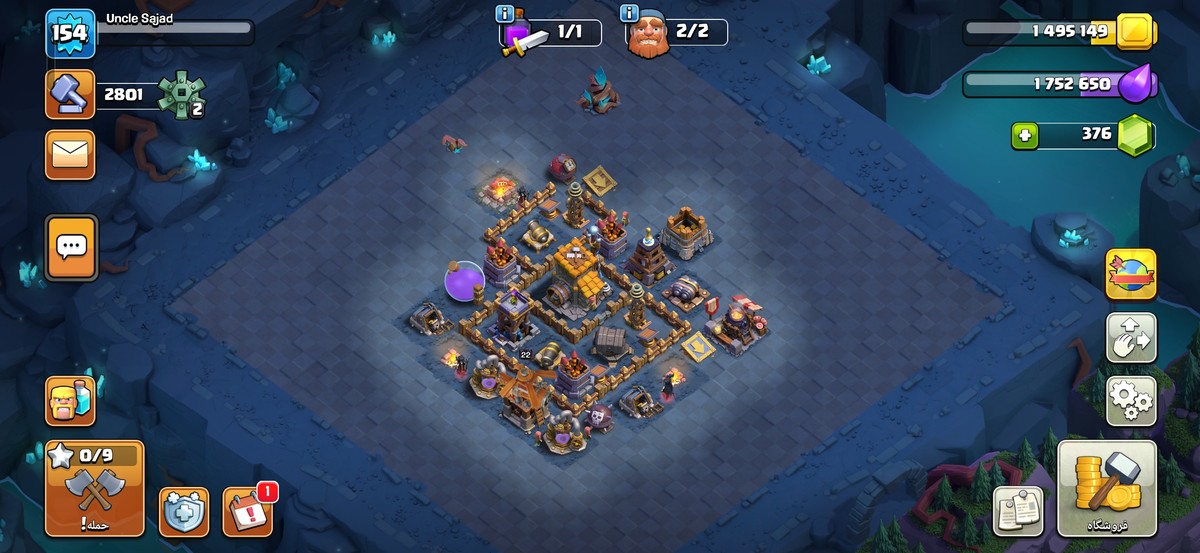Open the attack button with crossed axes
The width and height of the screenshot is (1200, 553).
pyautogui.click(x=94, y=489)
